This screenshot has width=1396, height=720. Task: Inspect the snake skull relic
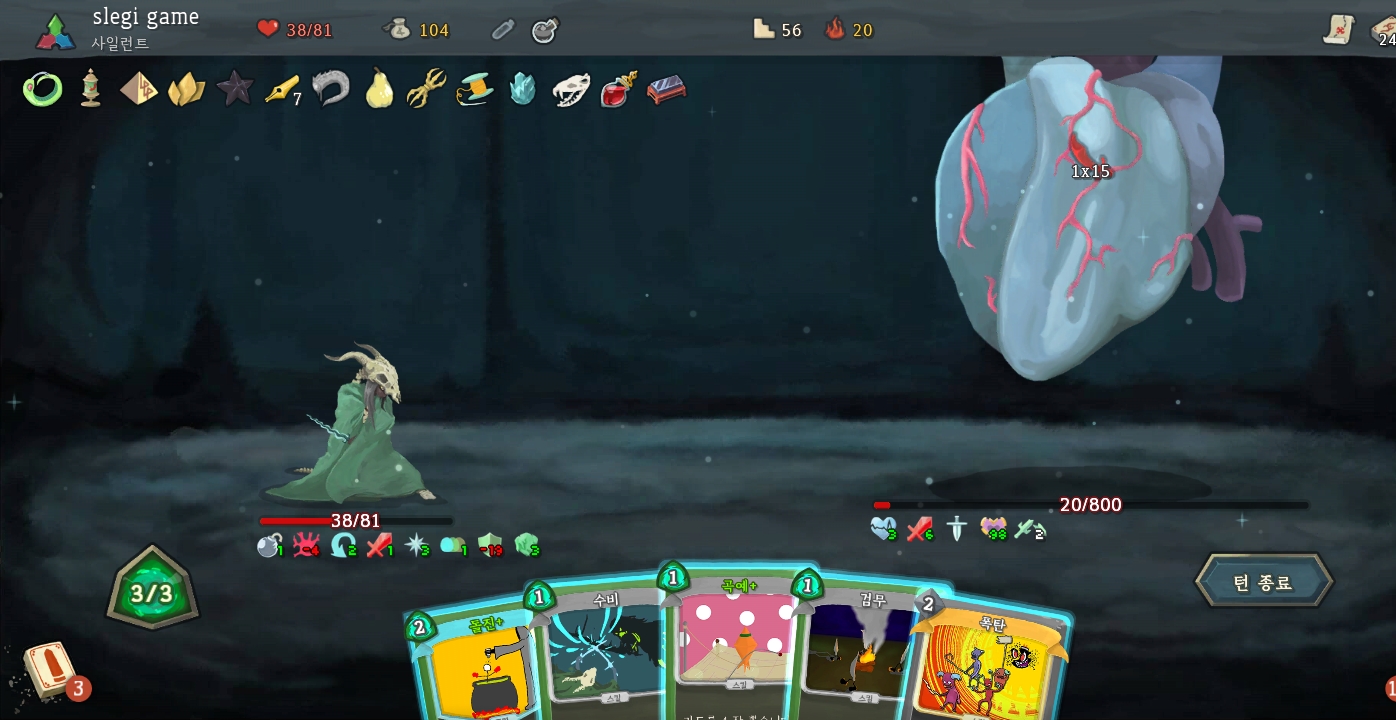[571, 90]
